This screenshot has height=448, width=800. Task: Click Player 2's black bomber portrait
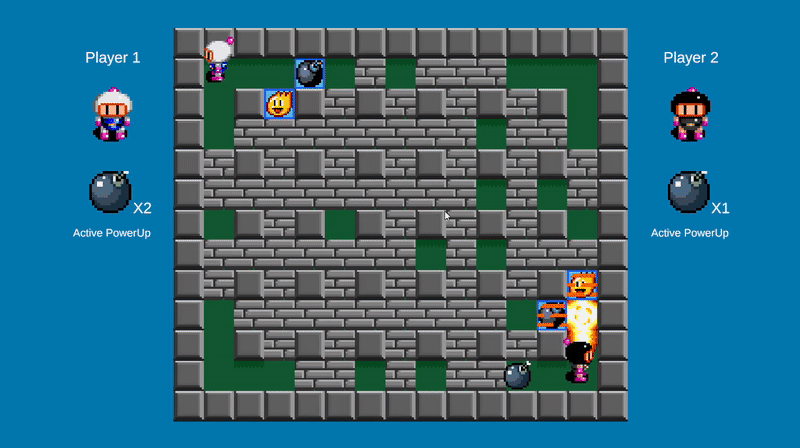pyautogui.click(x=690, y=114)
